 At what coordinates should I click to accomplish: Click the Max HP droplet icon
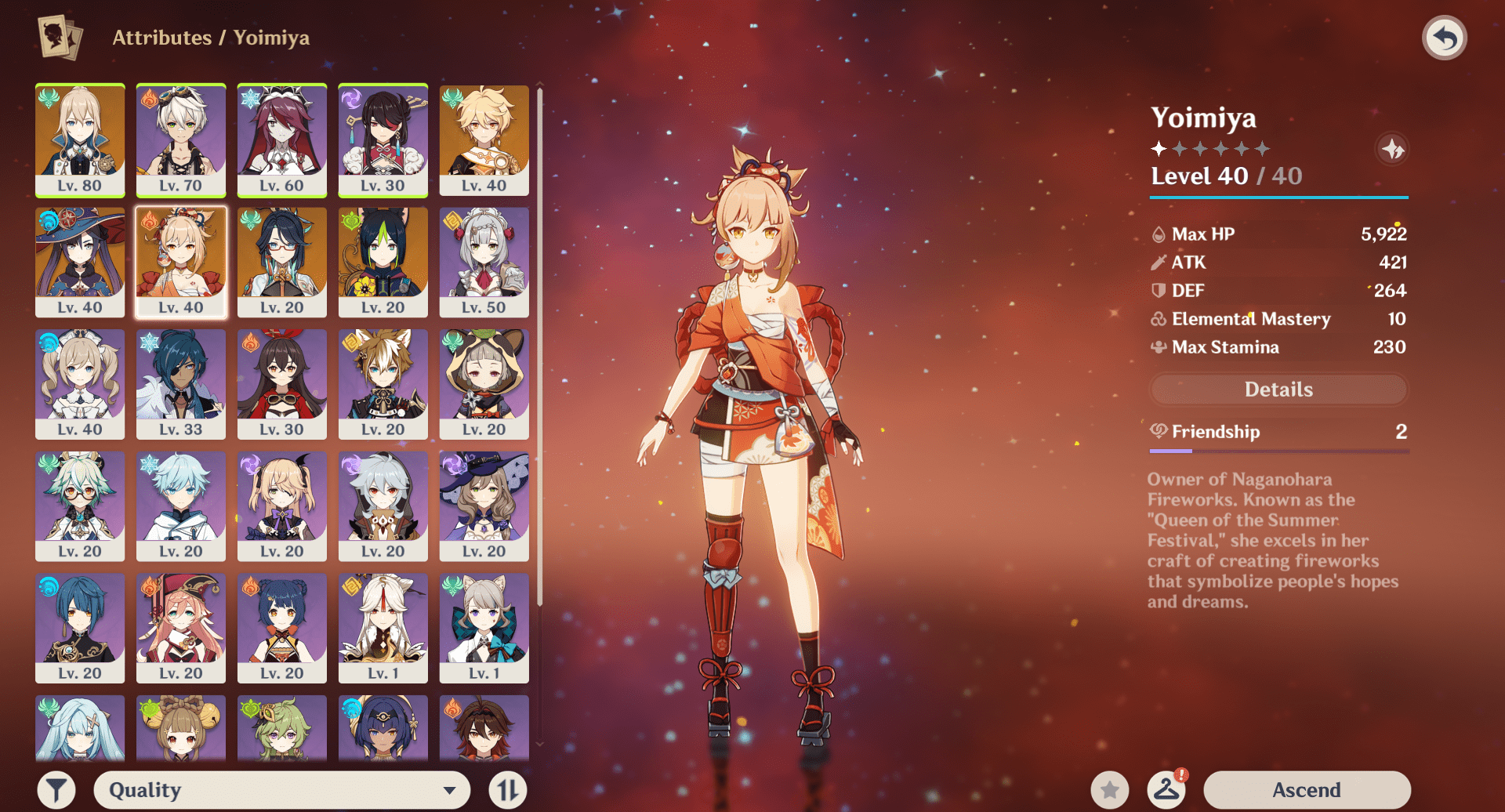pyautogui.click(x=1159, y=234)
